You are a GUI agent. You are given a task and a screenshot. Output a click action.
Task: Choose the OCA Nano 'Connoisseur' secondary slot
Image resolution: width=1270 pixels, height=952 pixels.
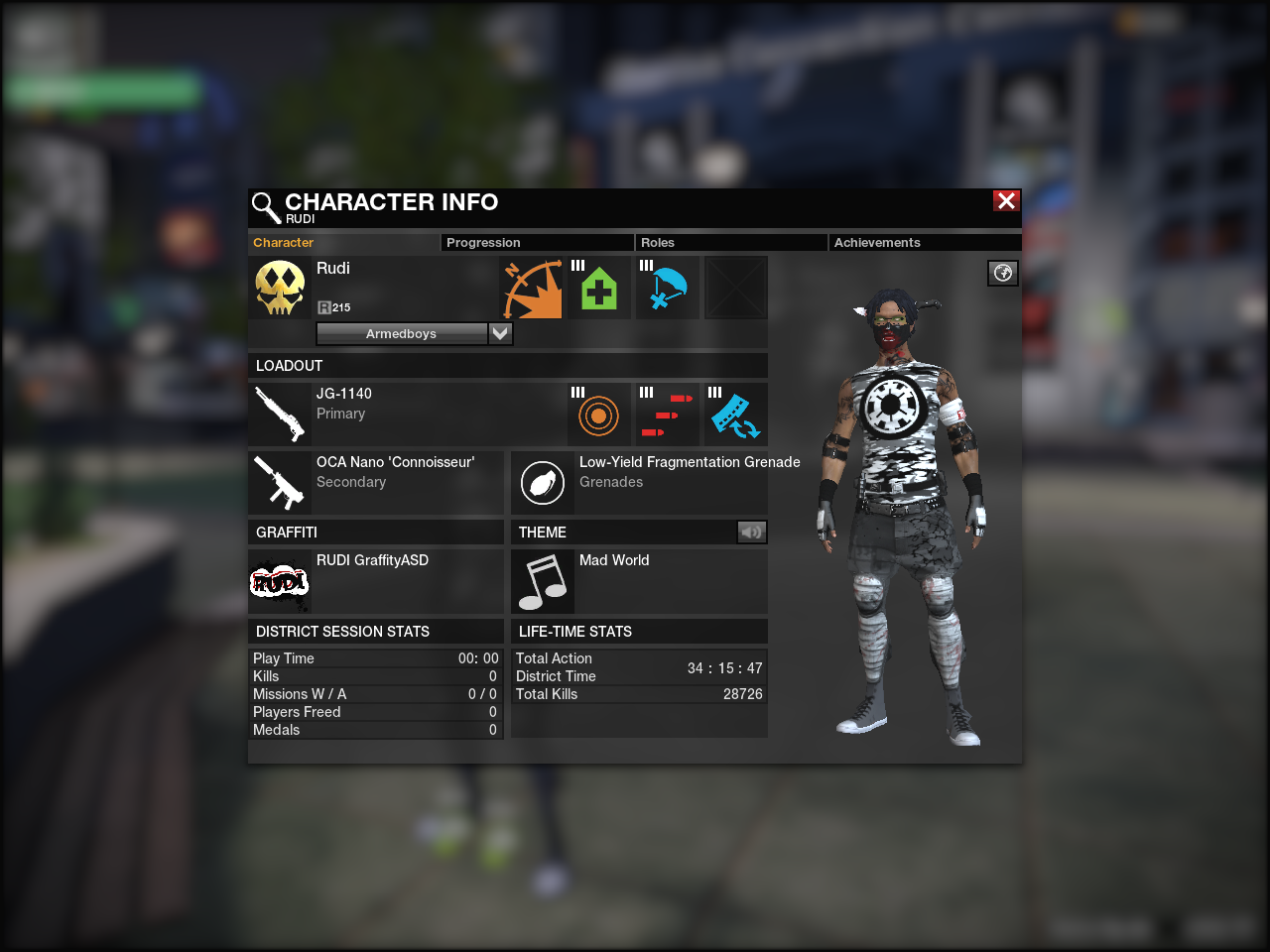pos(280,482)
